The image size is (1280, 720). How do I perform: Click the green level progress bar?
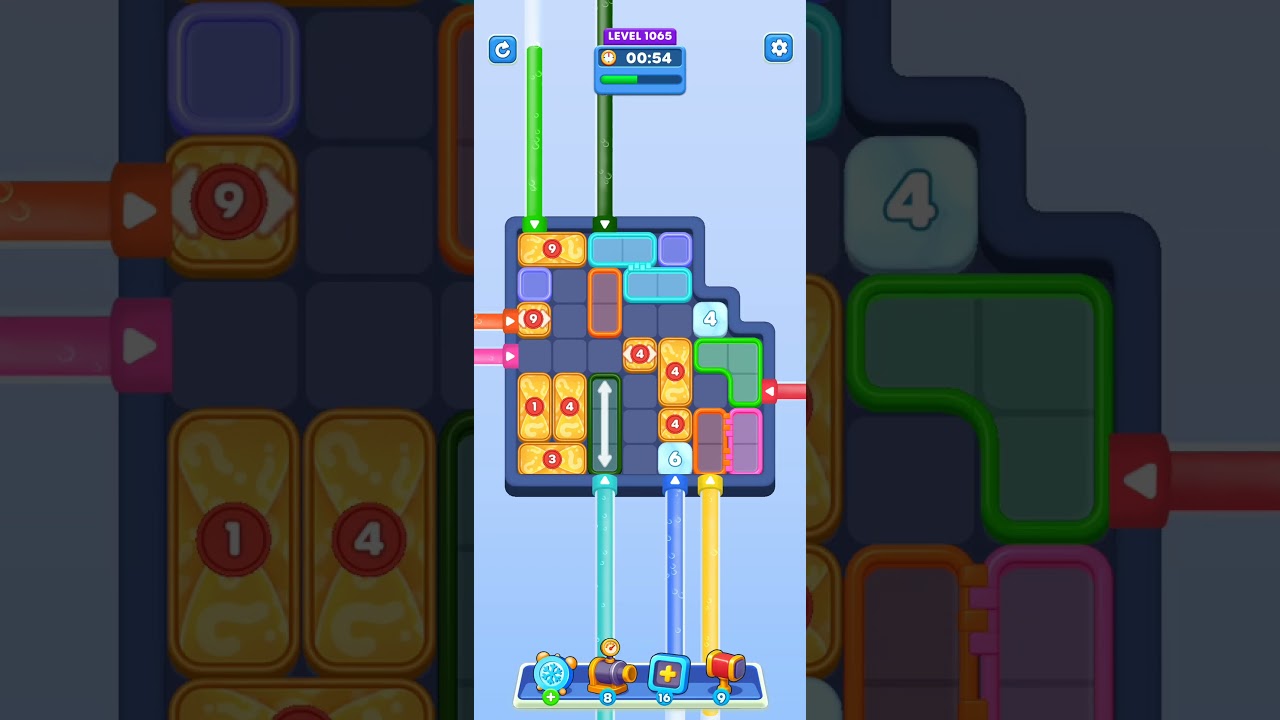[x=639, y=79]
